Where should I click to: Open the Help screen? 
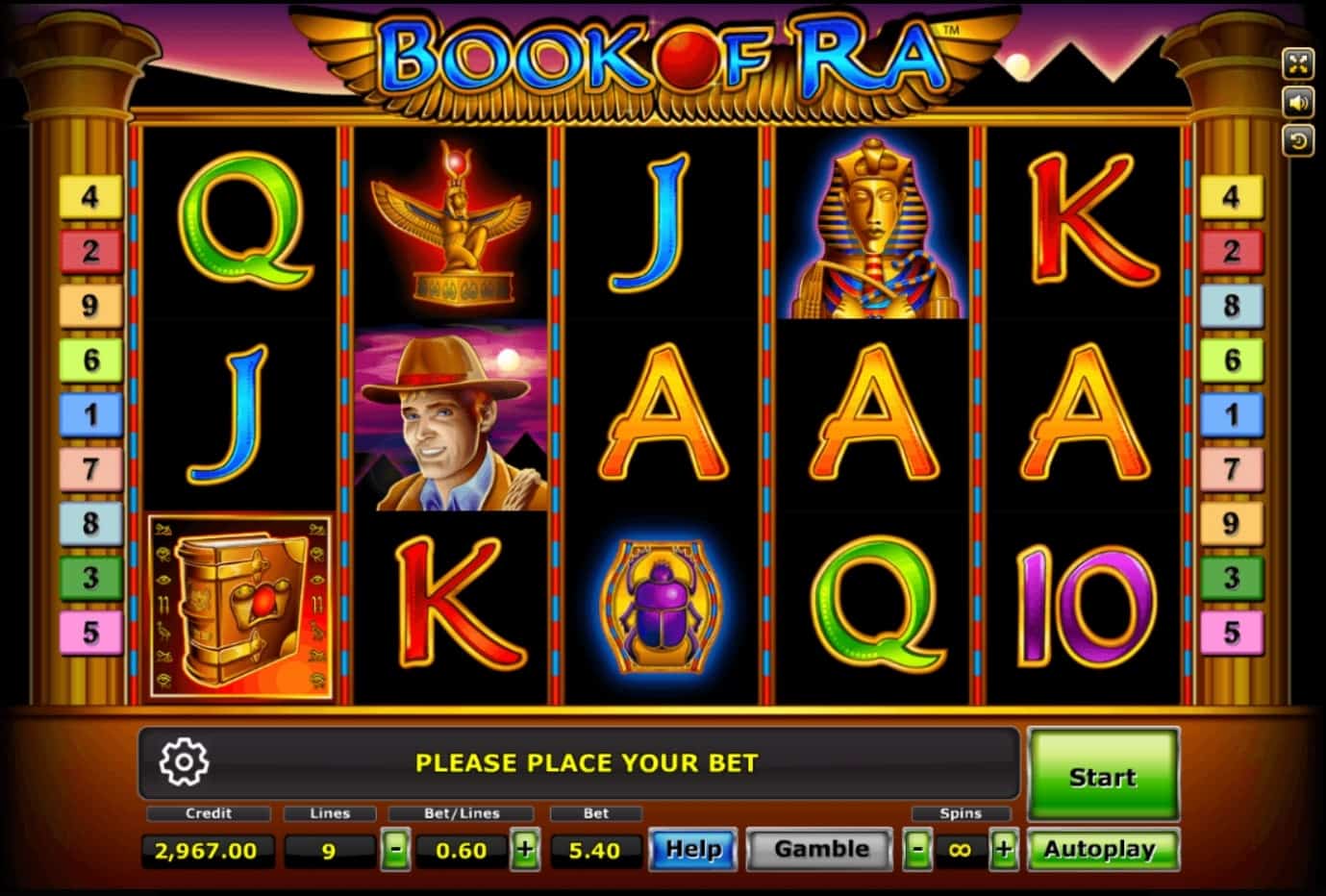point(692,850)
